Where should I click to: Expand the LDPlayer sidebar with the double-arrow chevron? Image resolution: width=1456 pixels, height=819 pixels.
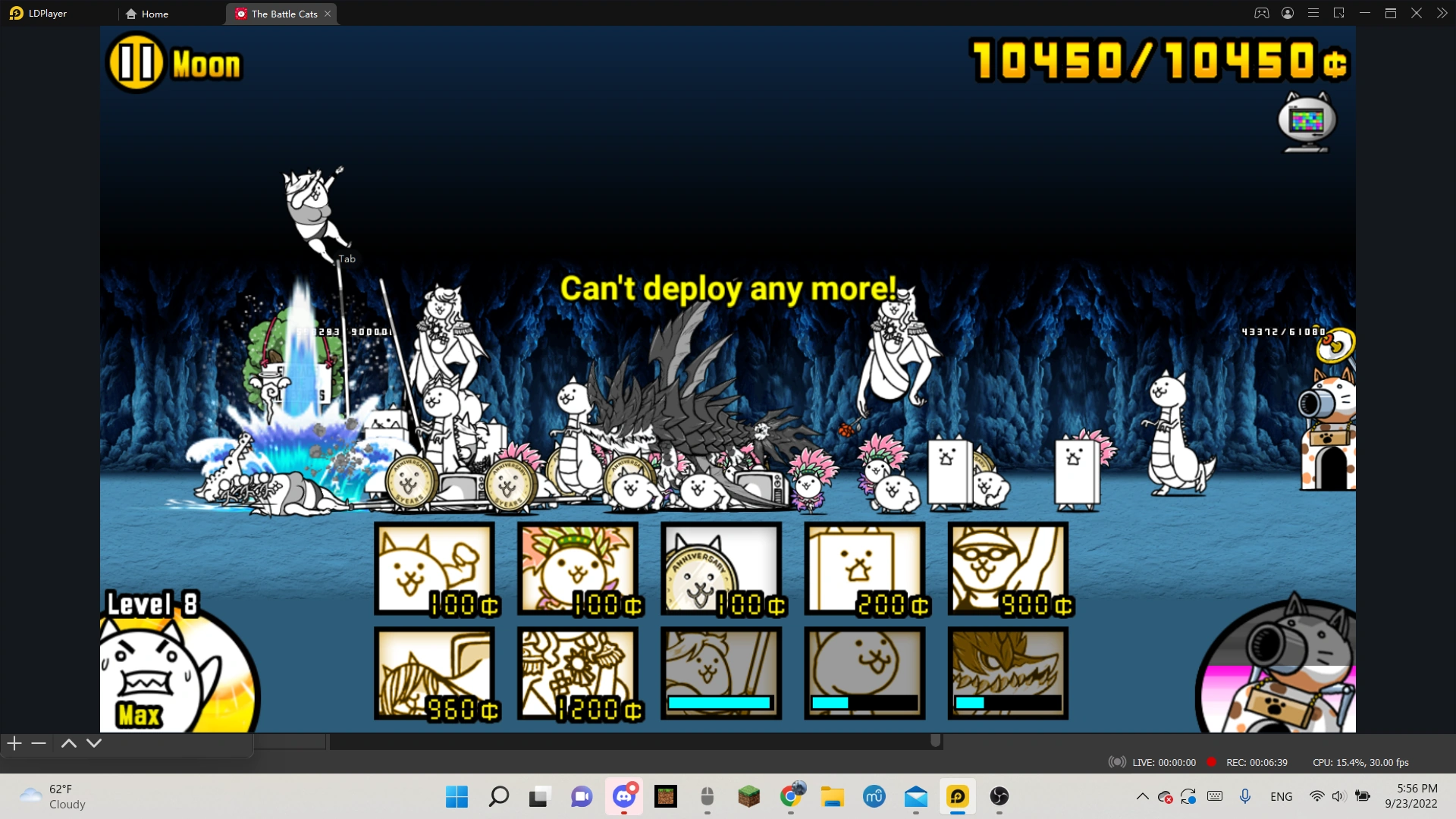point(1443,13)
